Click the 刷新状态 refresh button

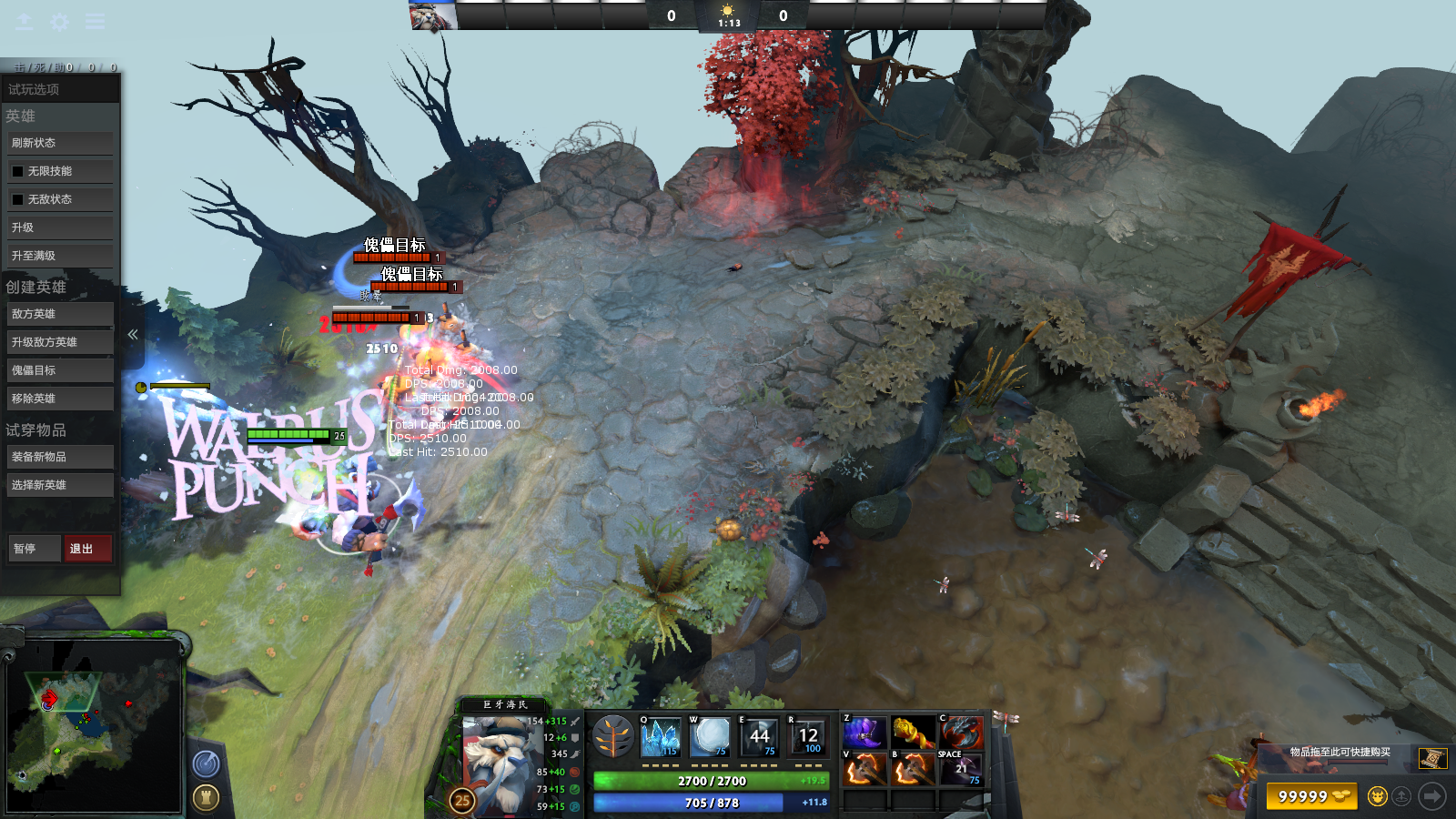click(60, 143)
